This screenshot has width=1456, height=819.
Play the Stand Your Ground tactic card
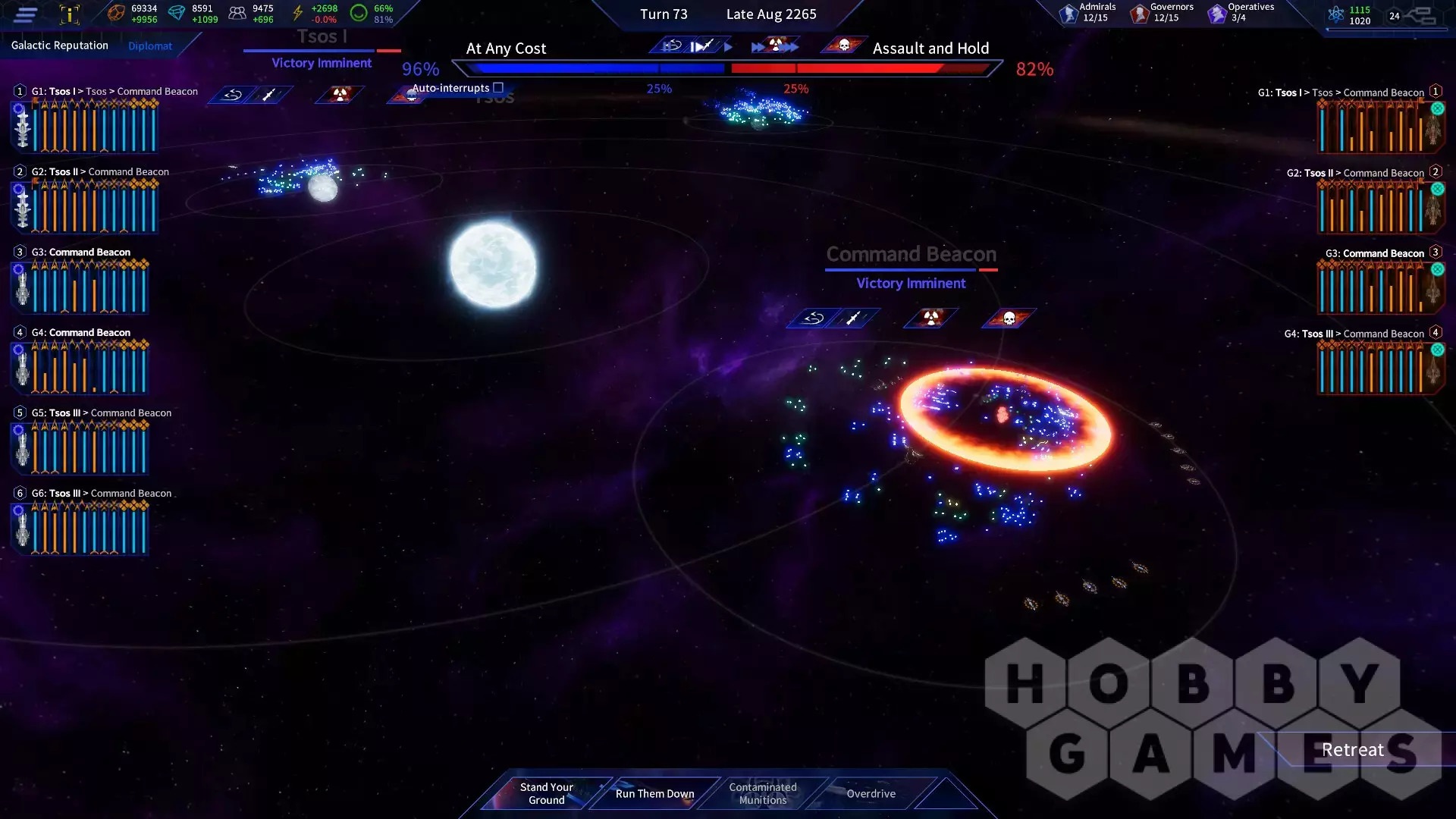pos(546,793)
